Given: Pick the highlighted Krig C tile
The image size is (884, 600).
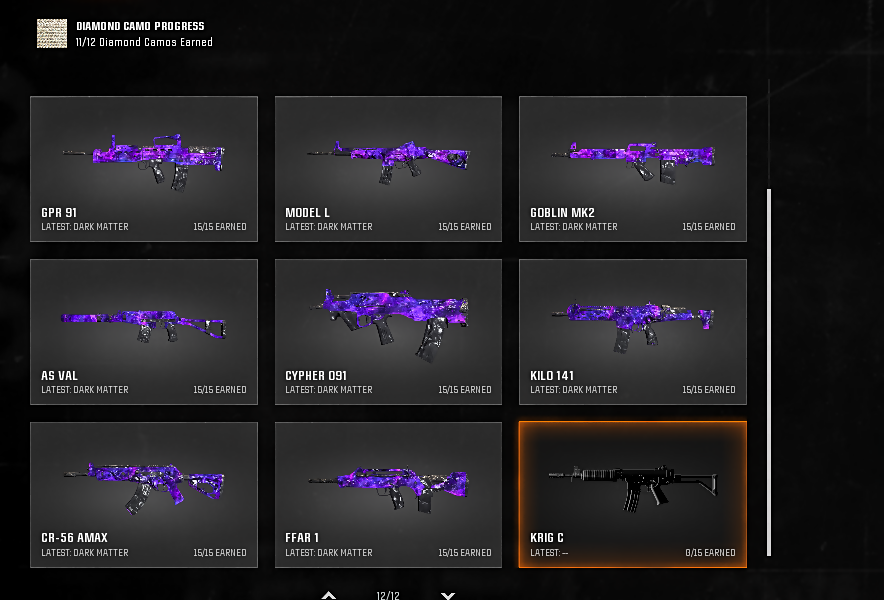Looking at the screenshot, I should [632, 494].
